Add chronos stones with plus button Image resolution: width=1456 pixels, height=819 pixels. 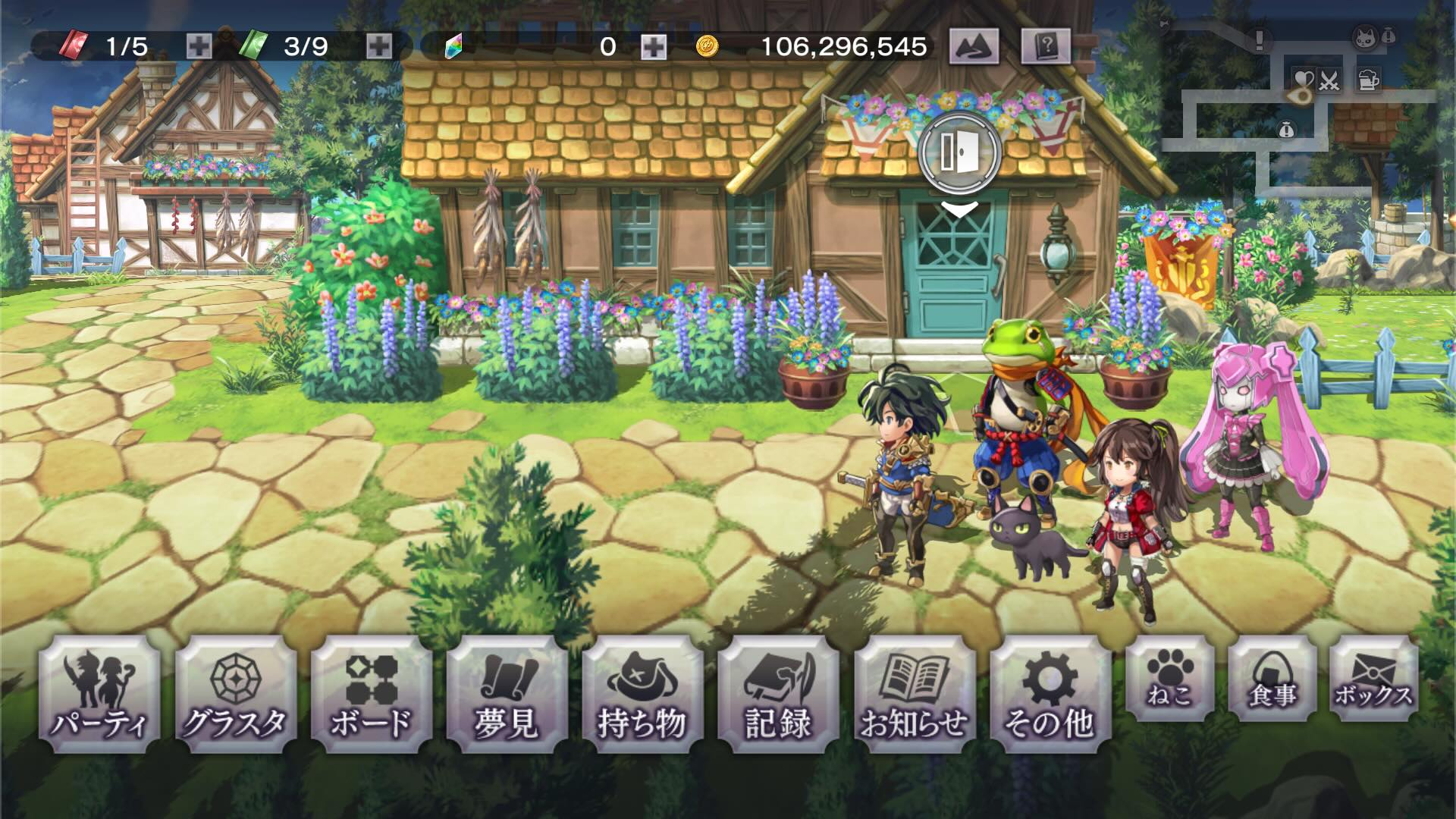[x=654, y=47]
